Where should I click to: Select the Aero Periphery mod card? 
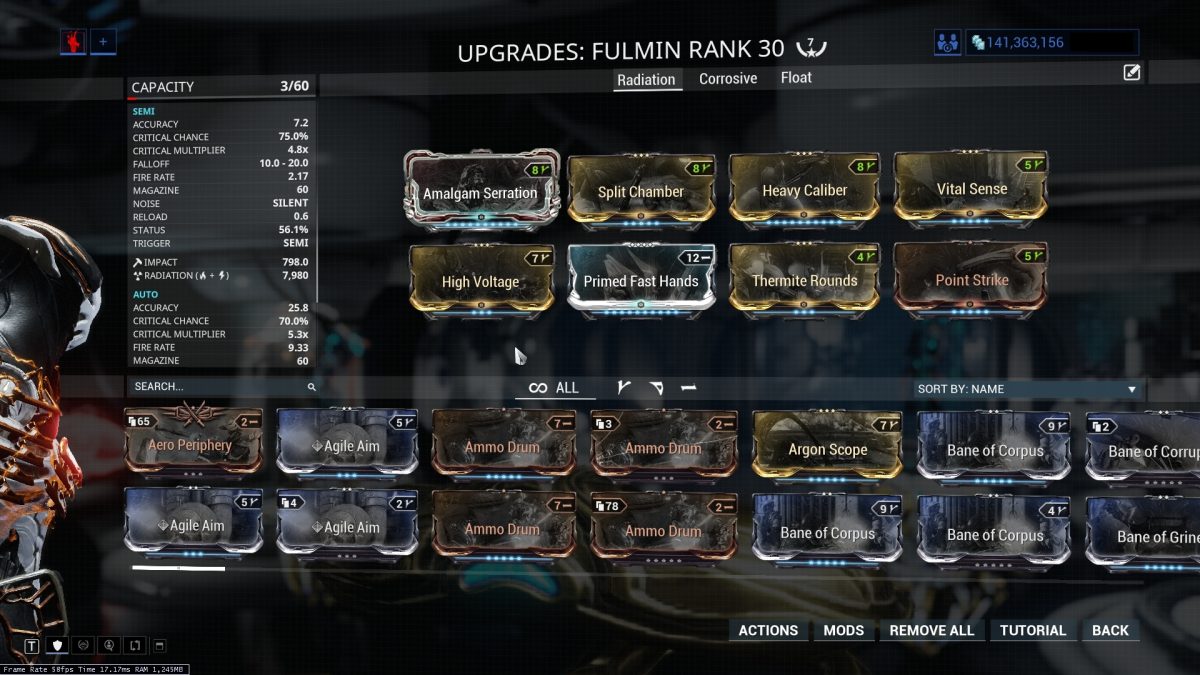point(193,444)
